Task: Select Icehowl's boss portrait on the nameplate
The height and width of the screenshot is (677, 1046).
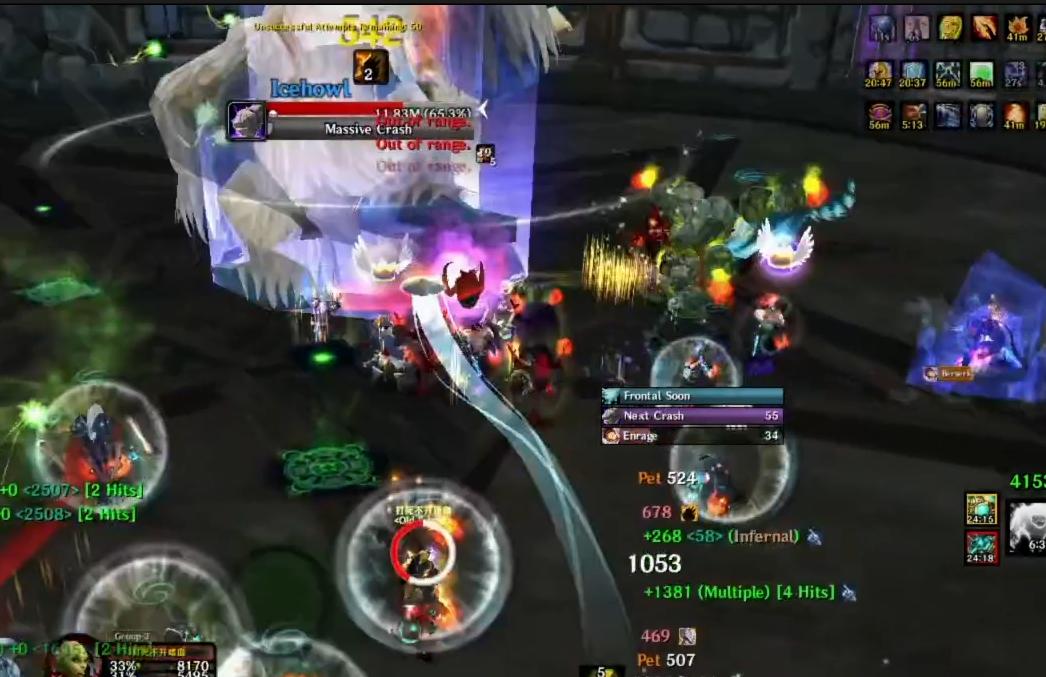Action: pos(246,121)
